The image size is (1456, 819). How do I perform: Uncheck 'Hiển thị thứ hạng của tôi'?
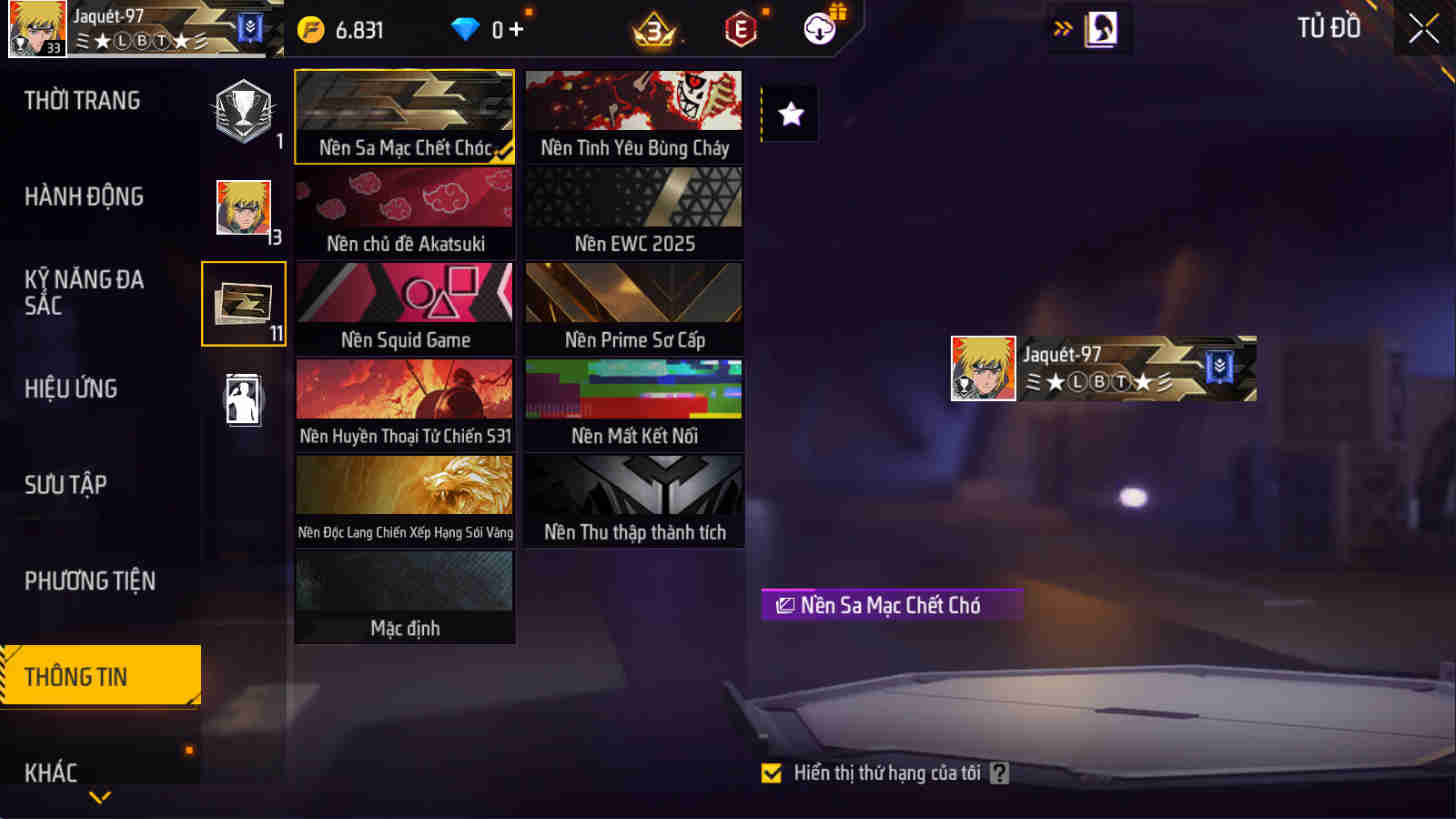point(772,773)
